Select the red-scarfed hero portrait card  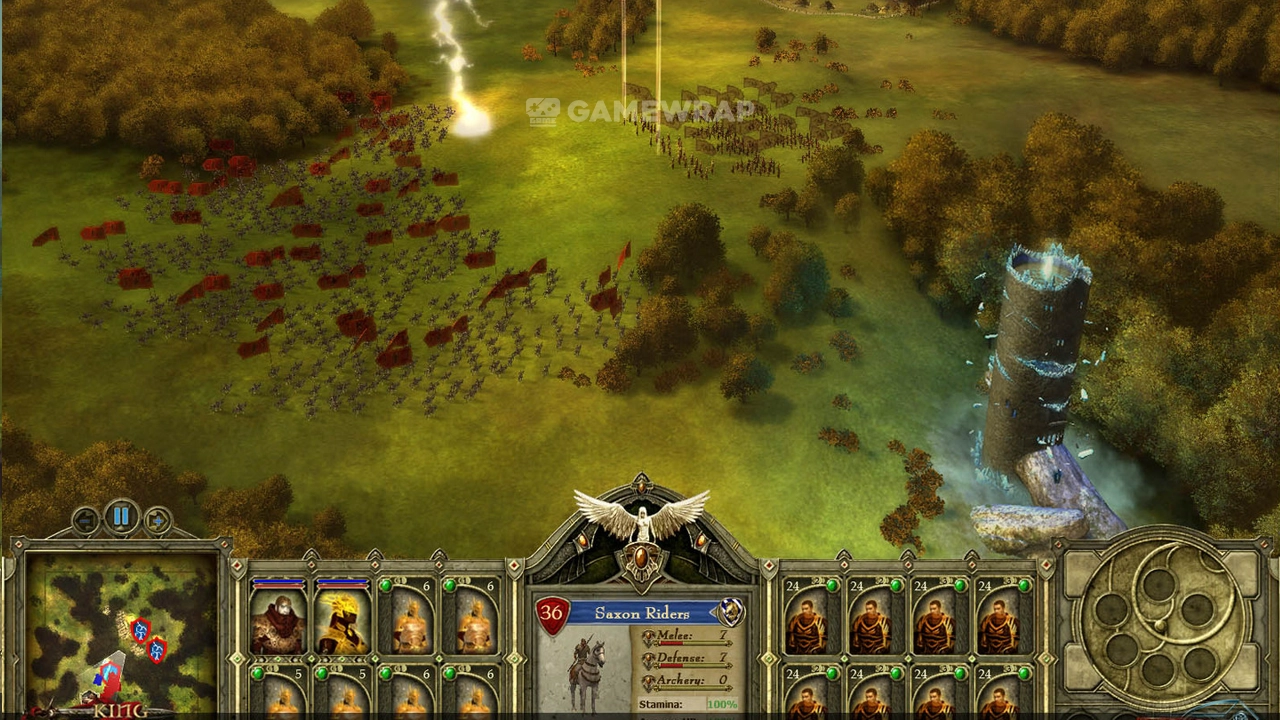click(x=278, y=619)
